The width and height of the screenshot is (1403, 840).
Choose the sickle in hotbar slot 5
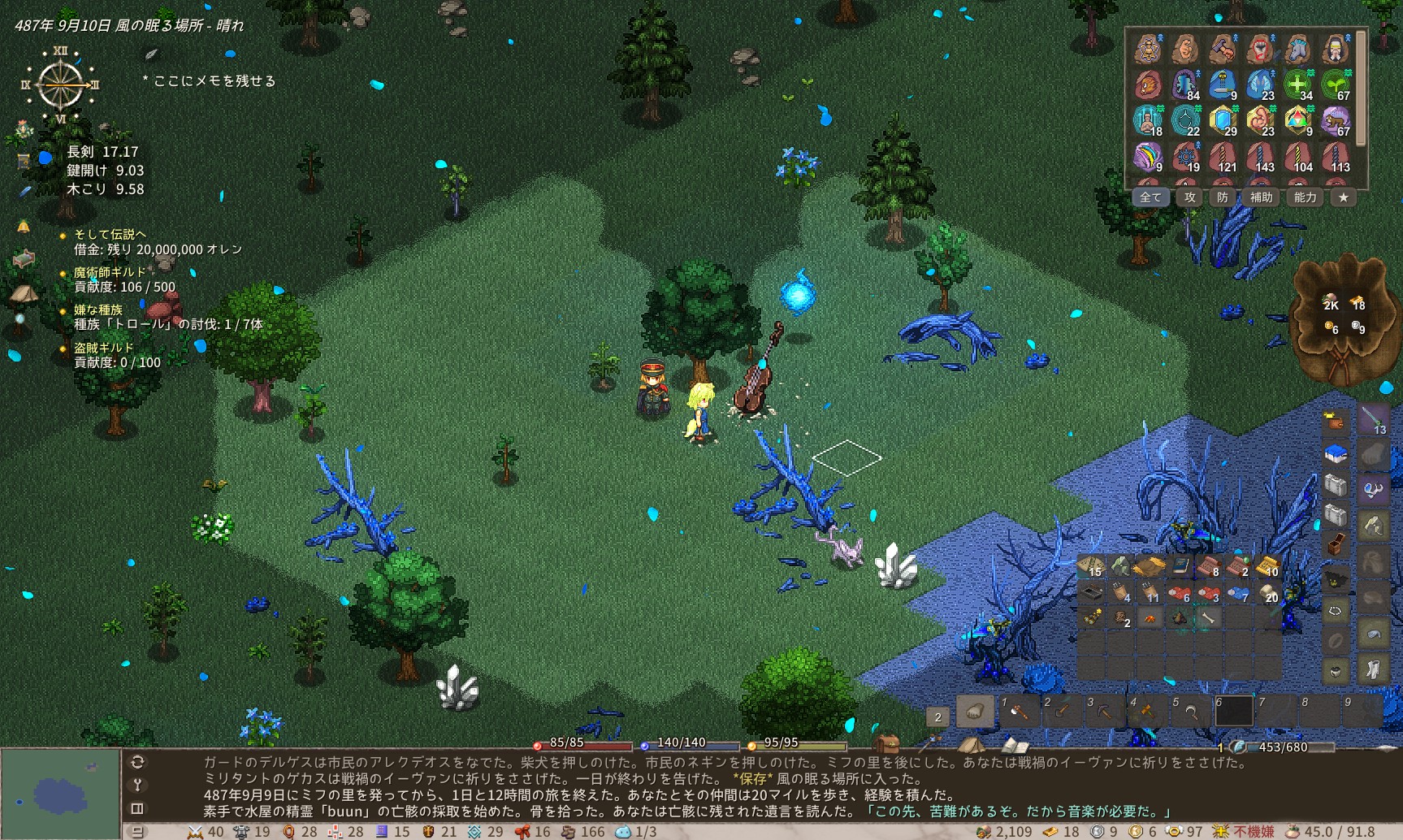coord(1190,712)
